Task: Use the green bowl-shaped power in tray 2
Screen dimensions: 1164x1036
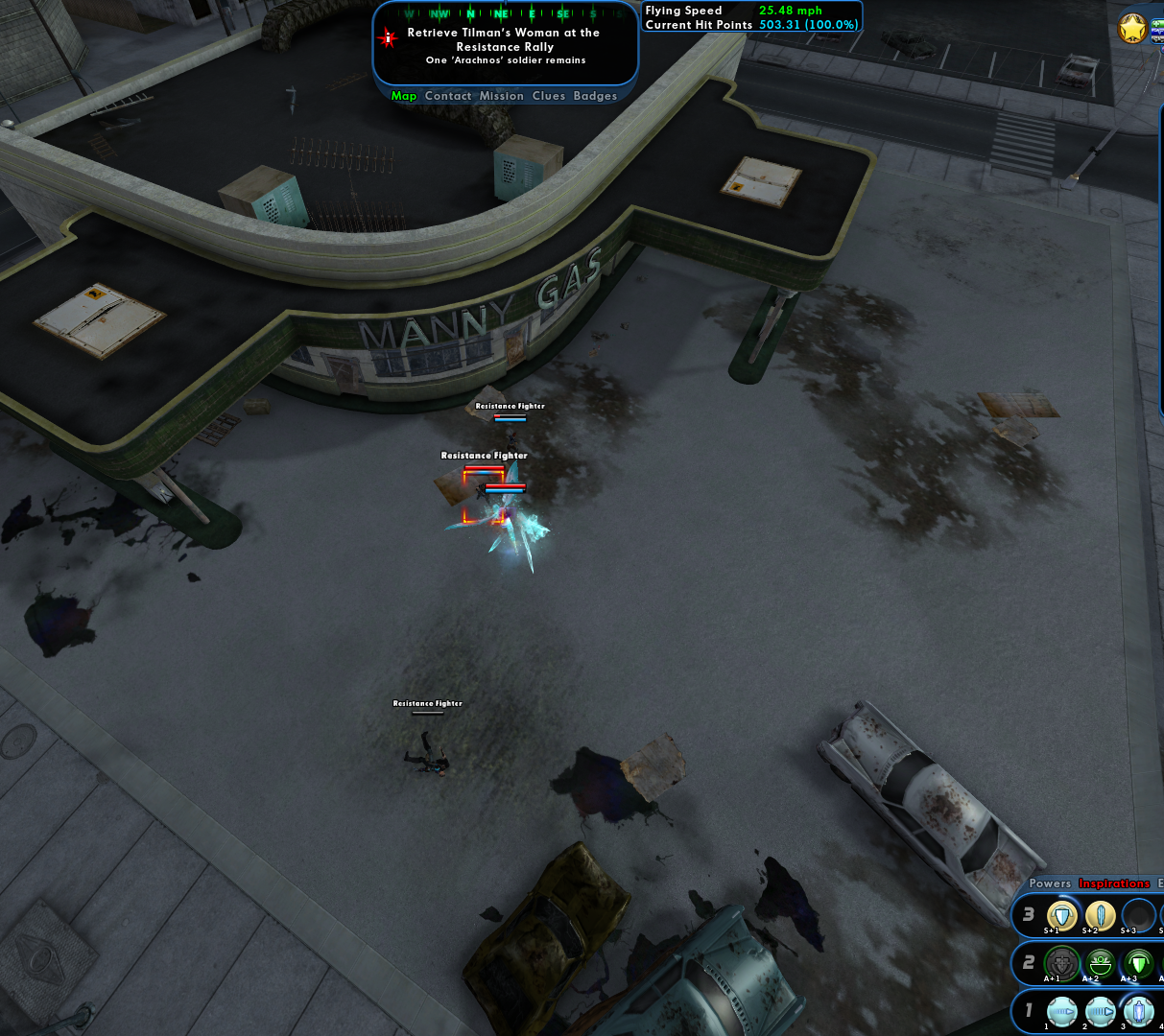Action: [1100, 962]
